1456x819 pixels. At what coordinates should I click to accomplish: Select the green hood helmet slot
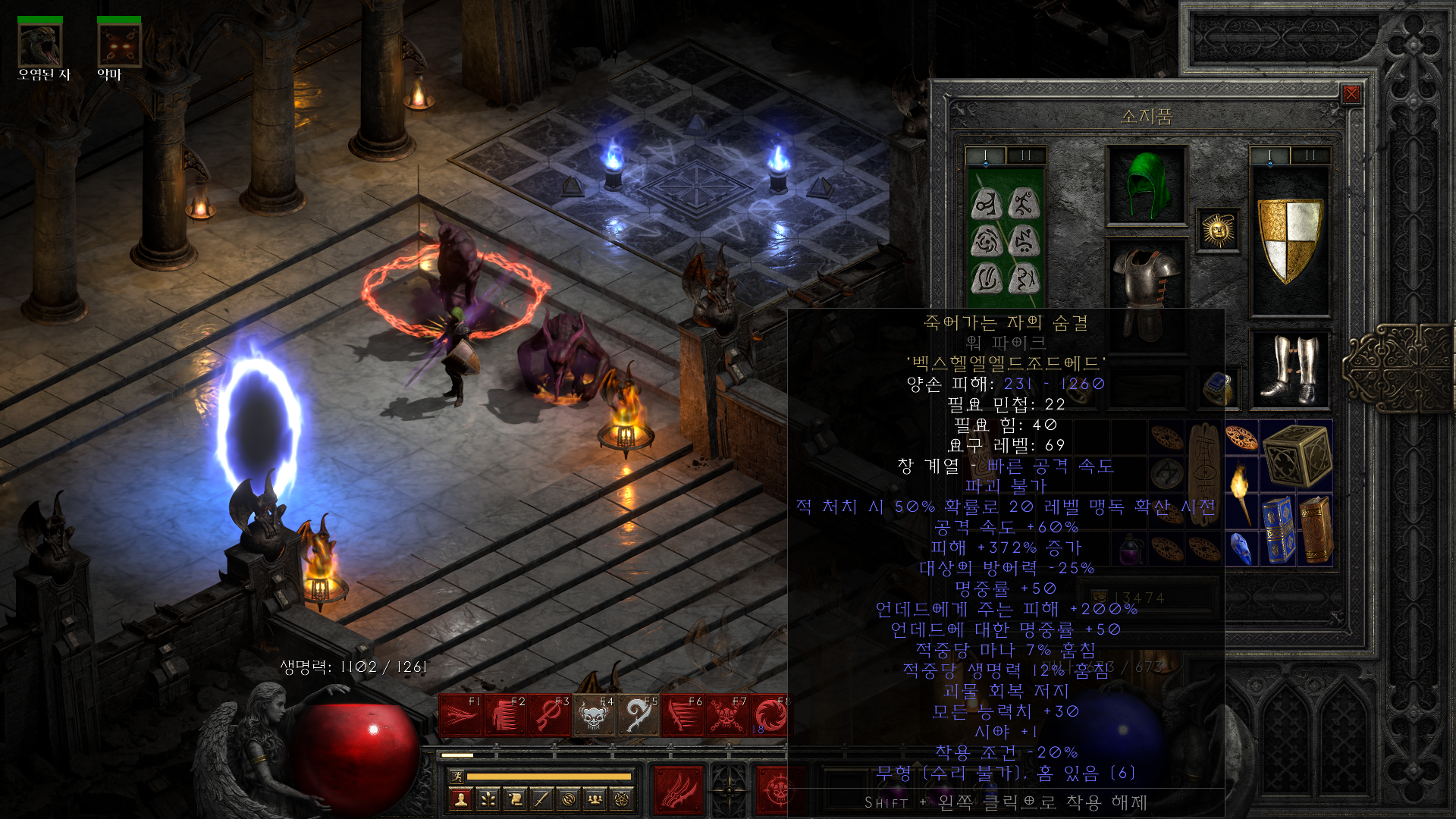click(x=1147, y=185)
